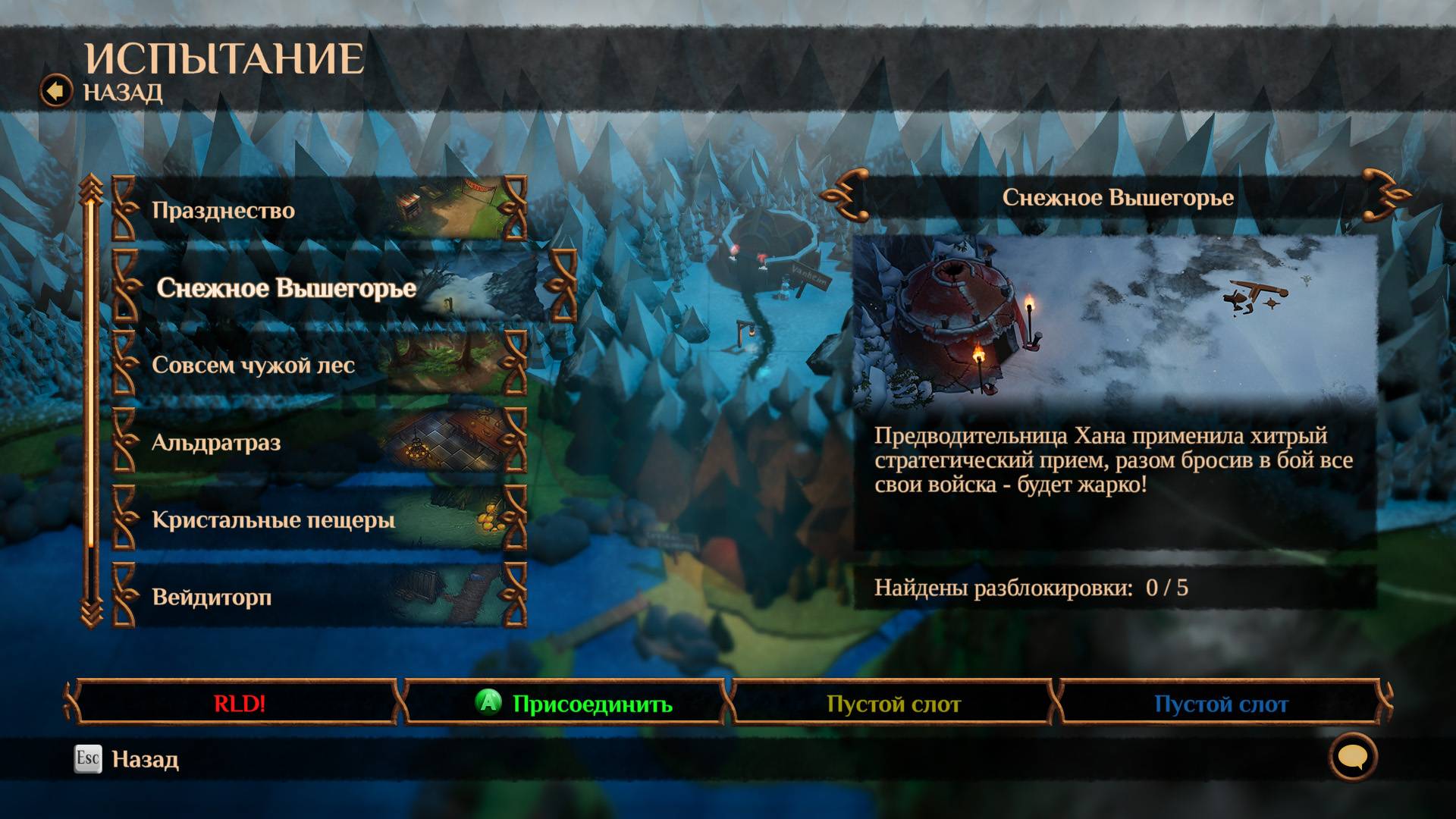Viewport: 1456px width, 819px height.
Task: Go back using the НАЗАД arrow button
Action: pos(56,92)
